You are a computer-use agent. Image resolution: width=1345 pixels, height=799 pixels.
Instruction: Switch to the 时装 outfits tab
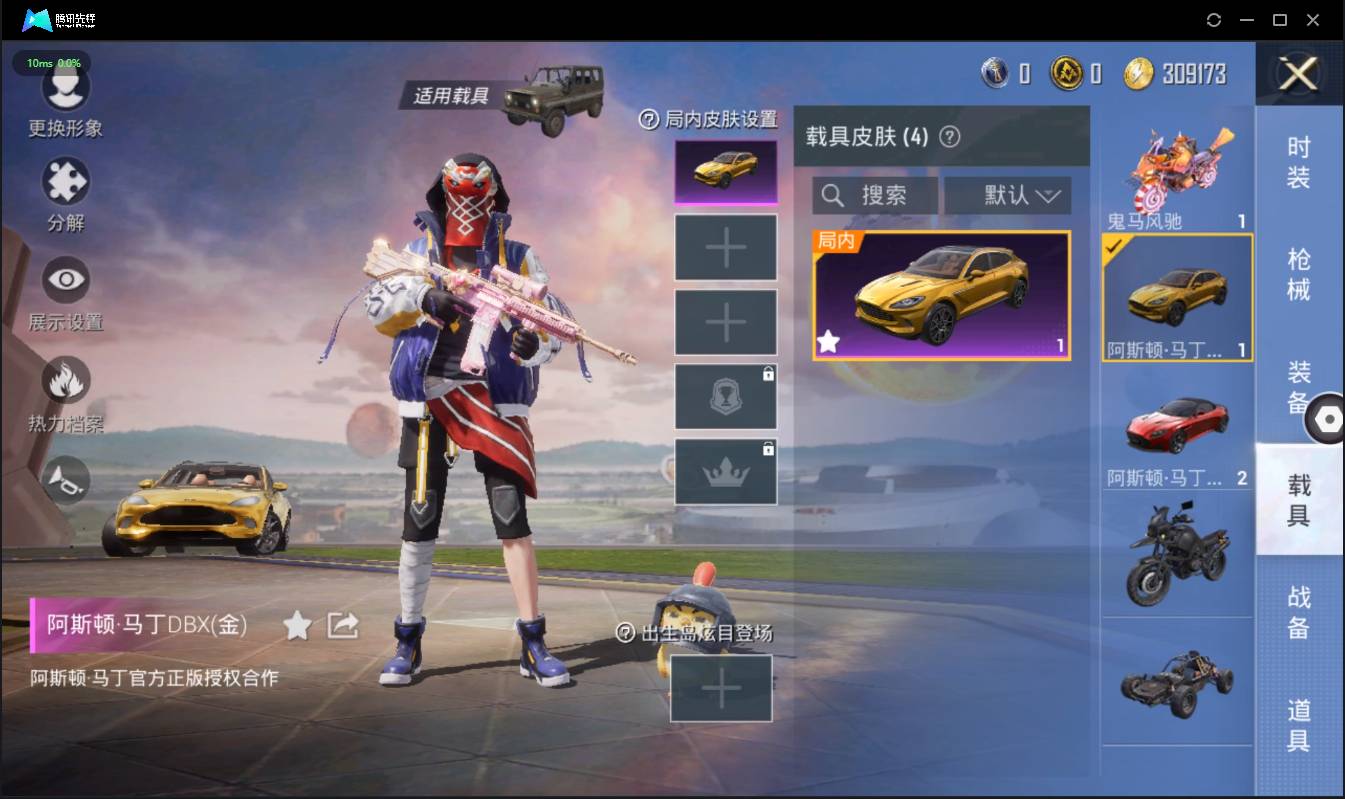click(x=1298, y=162)
